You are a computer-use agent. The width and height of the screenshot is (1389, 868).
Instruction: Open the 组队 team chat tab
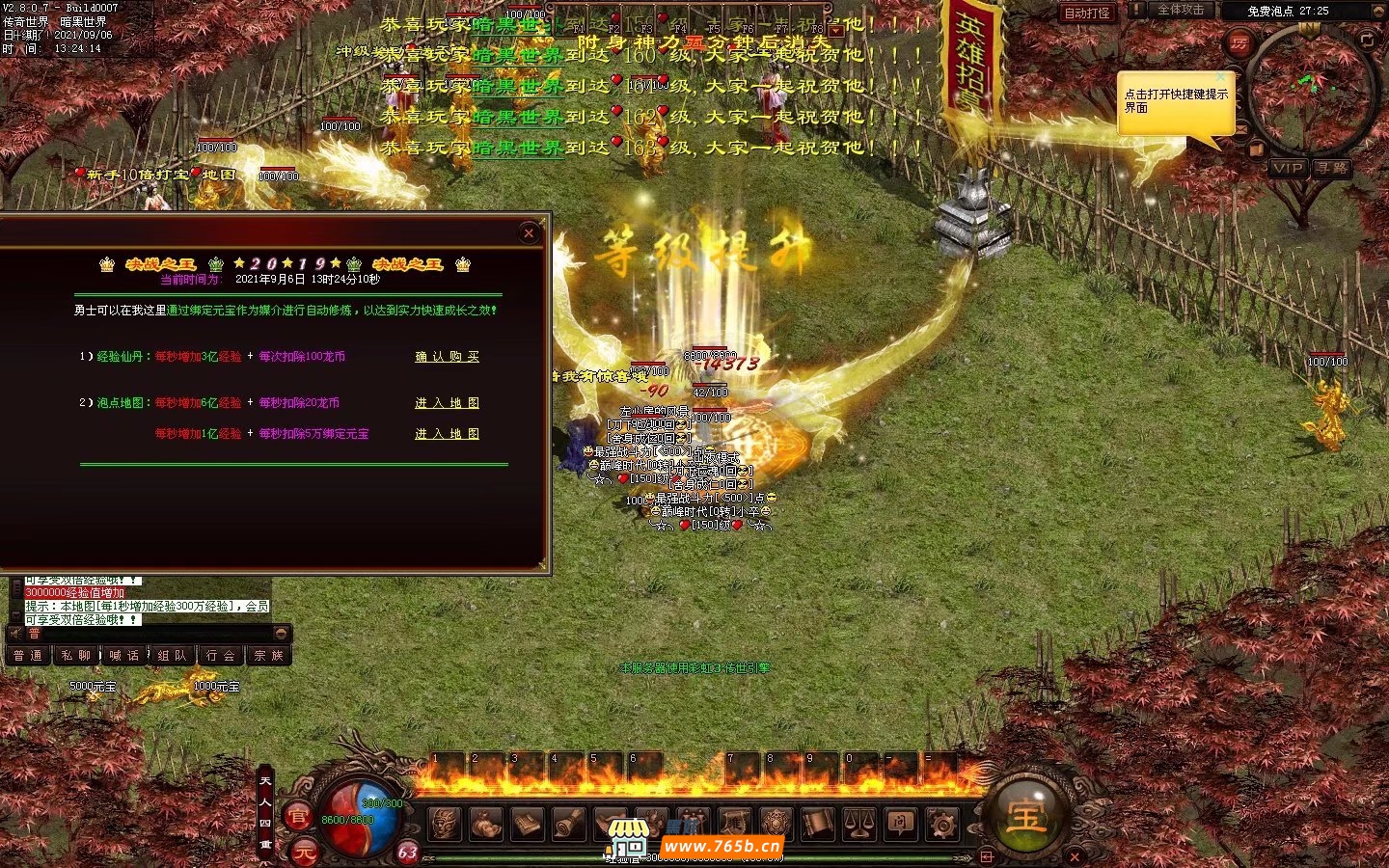point(173,656)
